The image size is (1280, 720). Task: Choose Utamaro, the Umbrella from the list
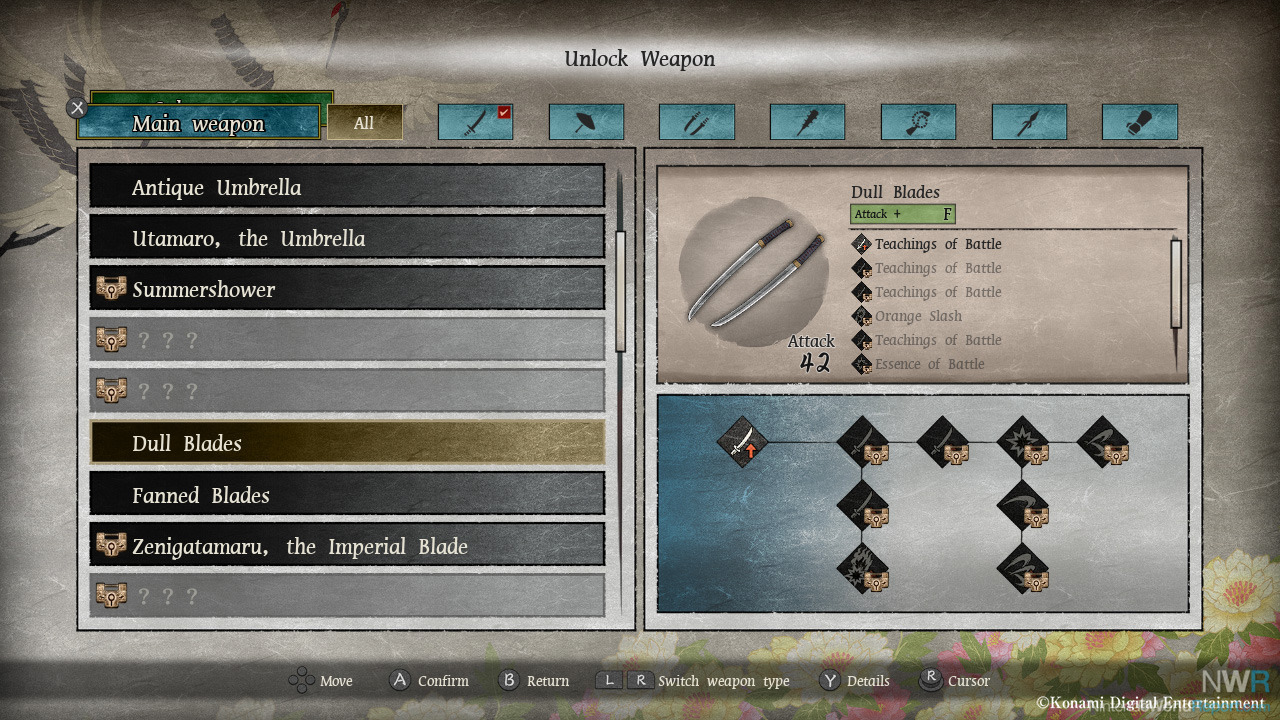point(347,238)
